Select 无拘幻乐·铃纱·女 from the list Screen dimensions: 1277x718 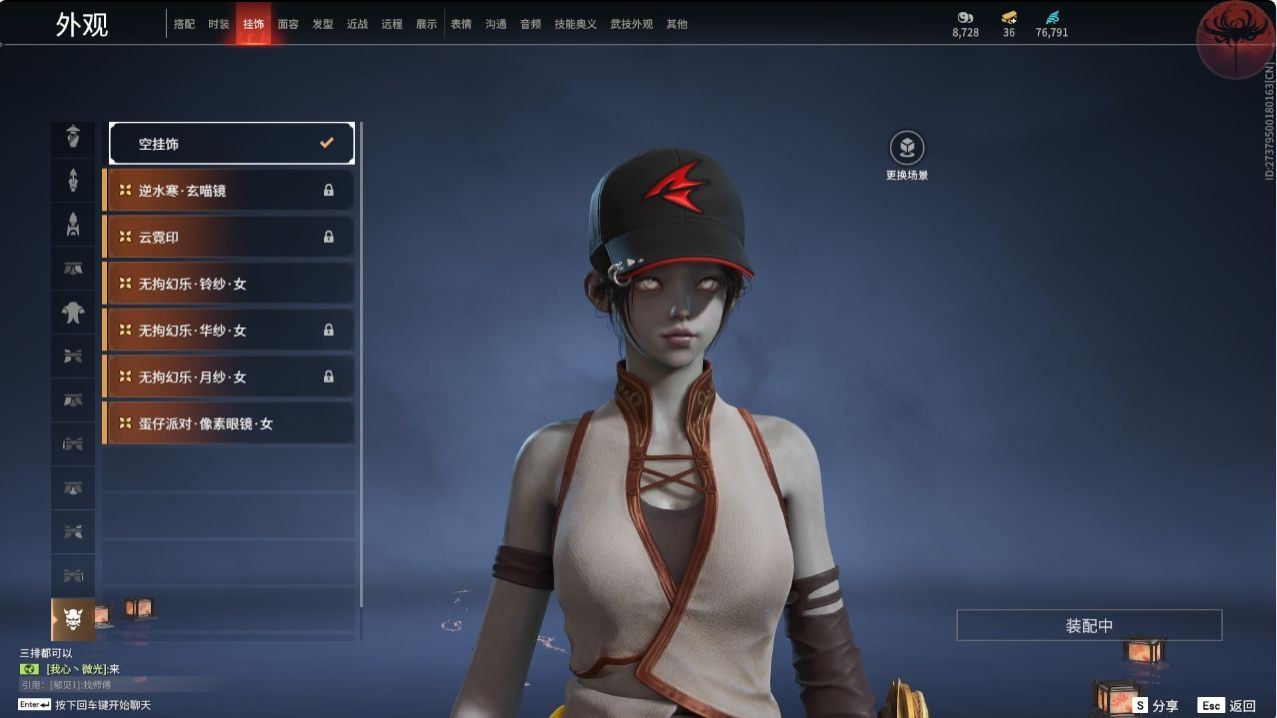pyautogui.click(x=229, y=284)
